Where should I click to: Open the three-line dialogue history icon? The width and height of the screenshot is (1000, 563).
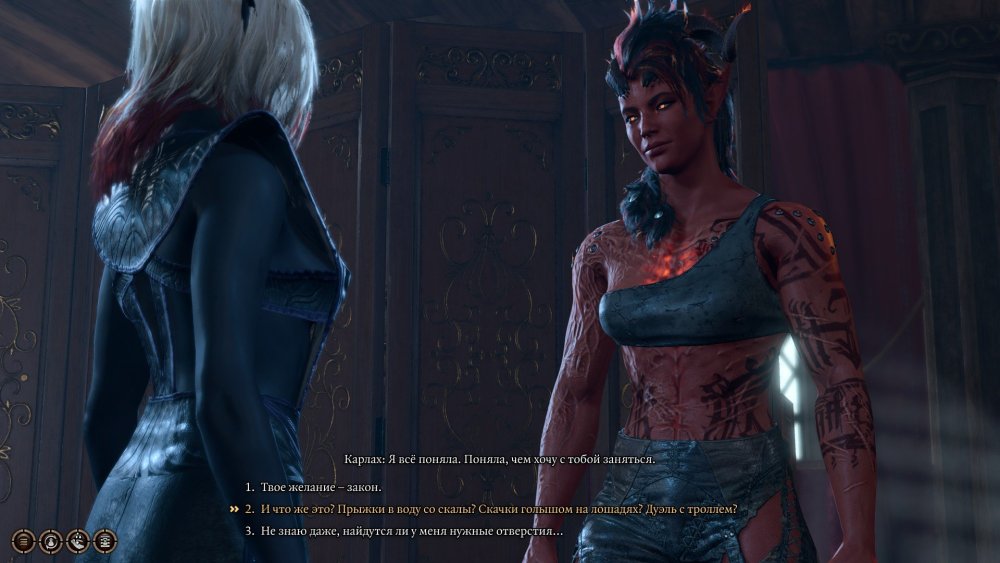click(x=24, y=541)
